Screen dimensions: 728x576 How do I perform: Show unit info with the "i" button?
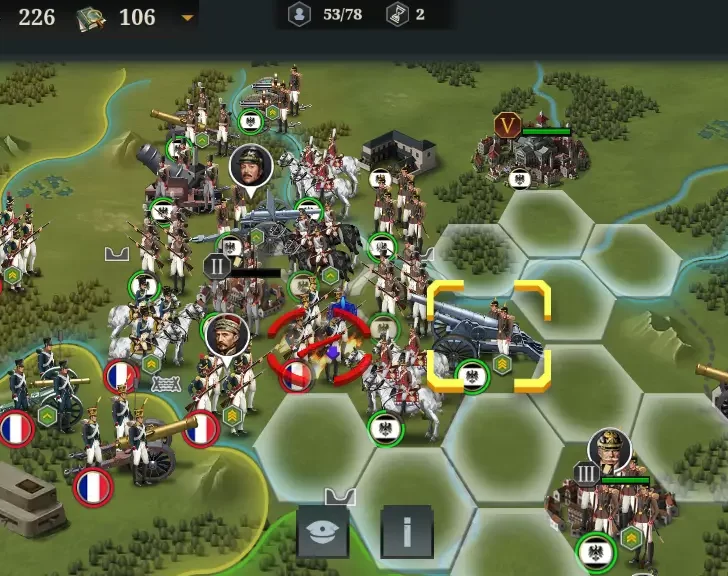coord(407,531)
